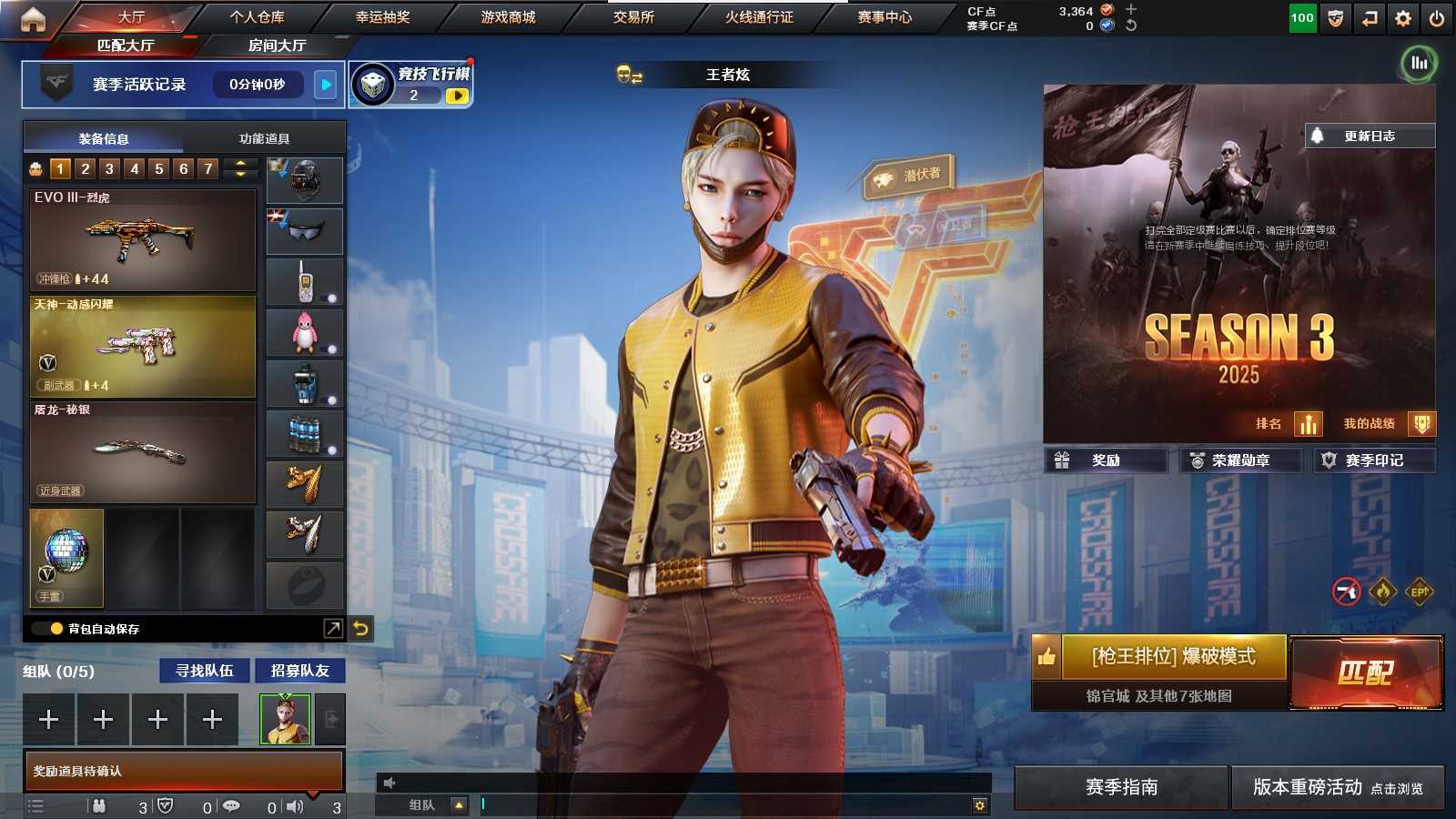Open the 奖励 rewards panel
Image resolution: width=1456 pixels, height=819 pixels.
click(1106, 460)
